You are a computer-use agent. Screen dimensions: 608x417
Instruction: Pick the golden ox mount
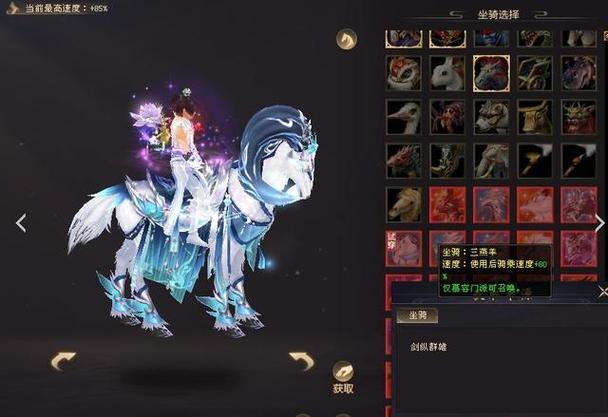pos(535,116)
